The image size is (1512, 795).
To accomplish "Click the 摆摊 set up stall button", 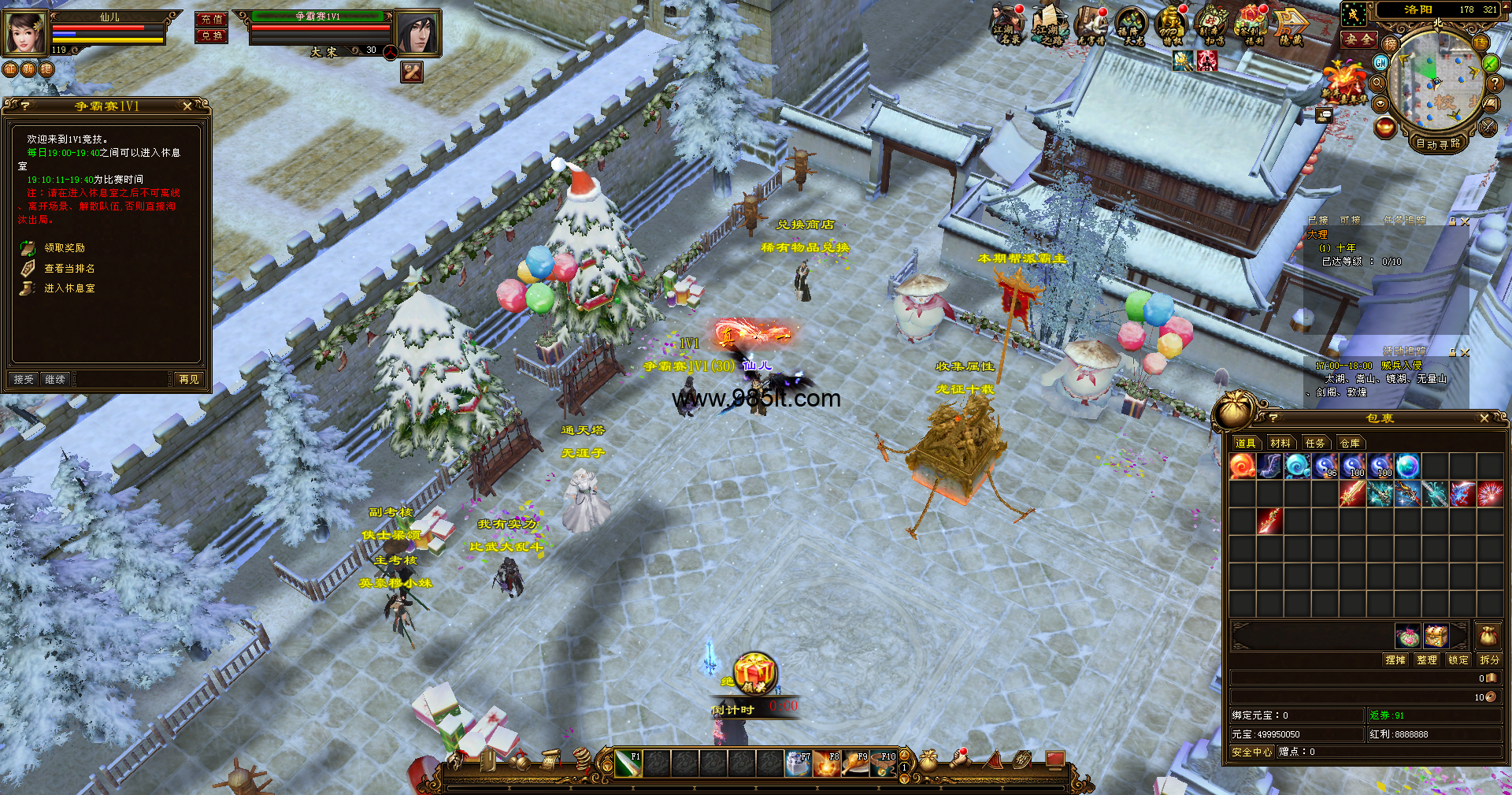I will click(x=1395, y=659).
